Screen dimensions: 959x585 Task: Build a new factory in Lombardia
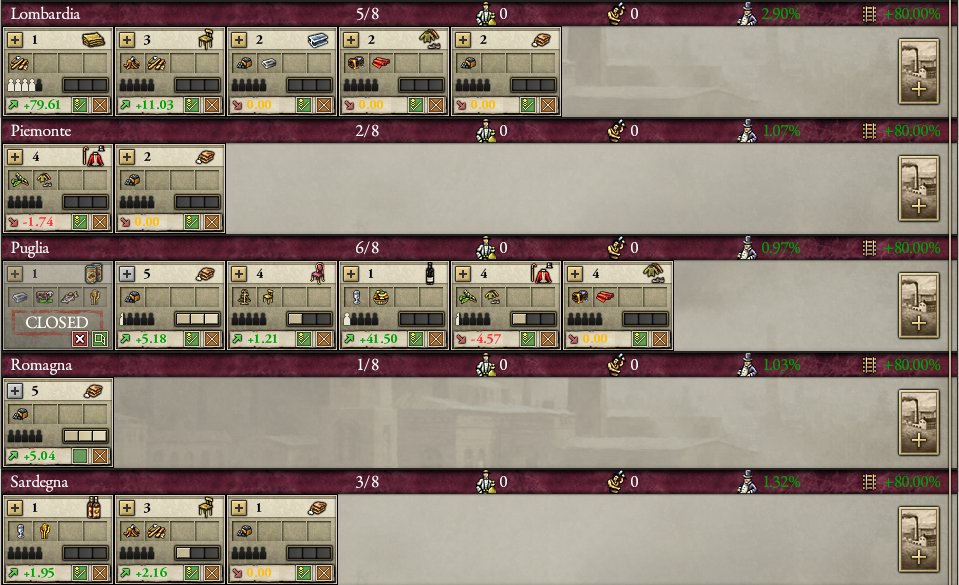point(918,73)
